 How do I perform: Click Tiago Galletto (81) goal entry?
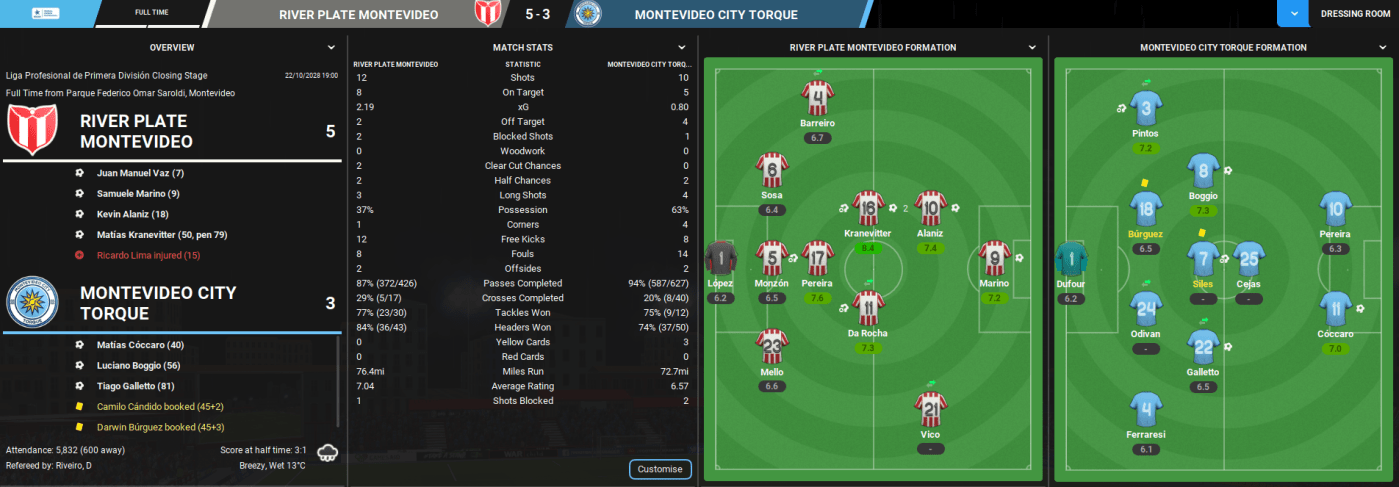pyautogui.click(x=136, y=386)
